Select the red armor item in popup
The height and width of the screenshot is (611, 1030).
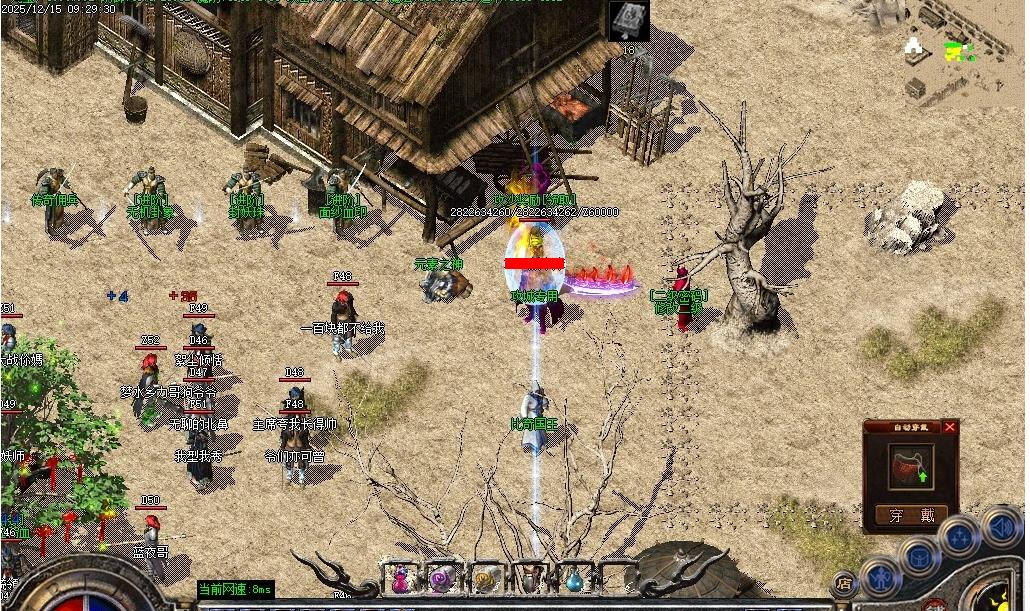pos(910,467)
